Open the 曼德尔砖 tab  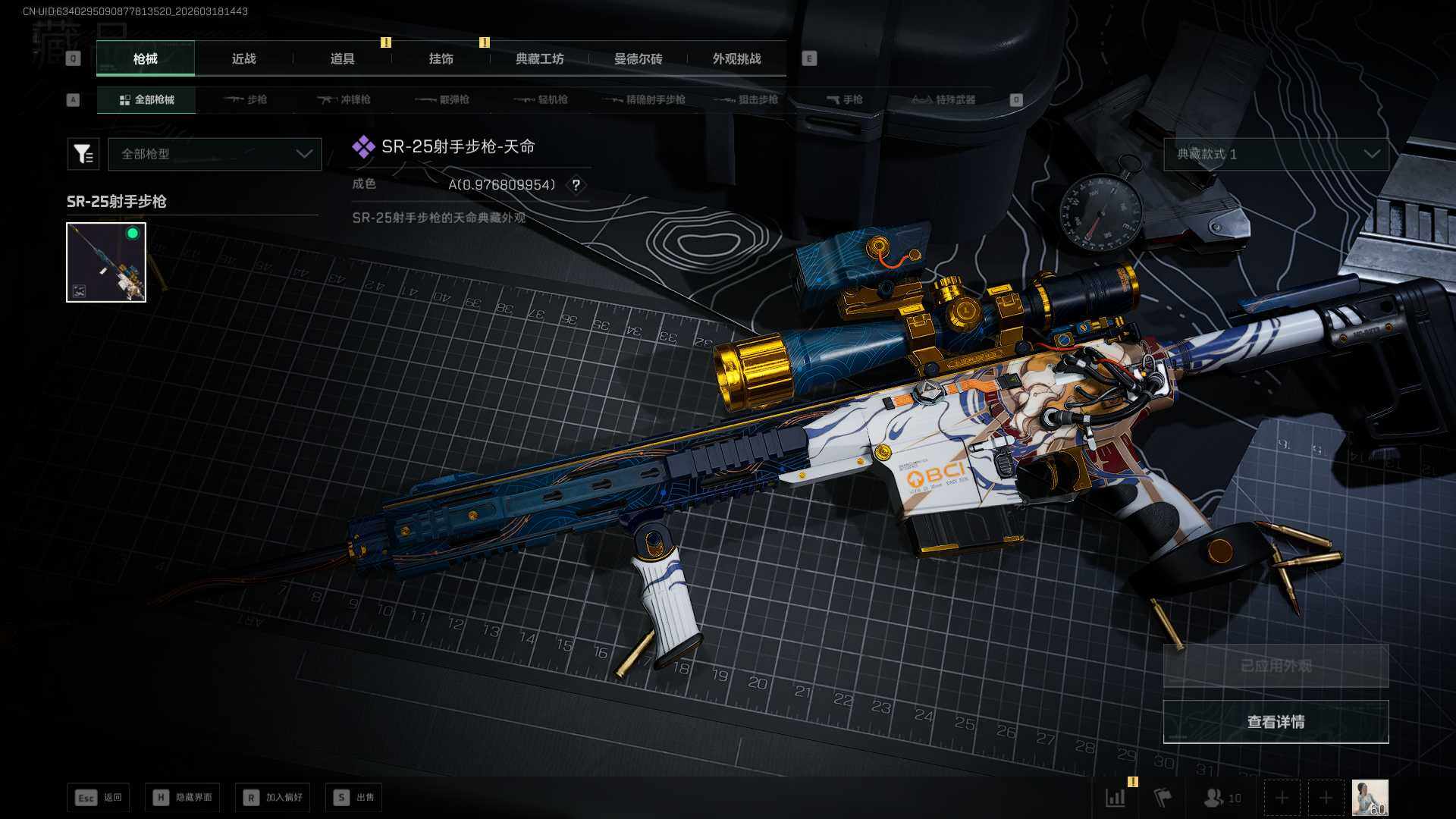pyautogui.click(x=638, y=59)
